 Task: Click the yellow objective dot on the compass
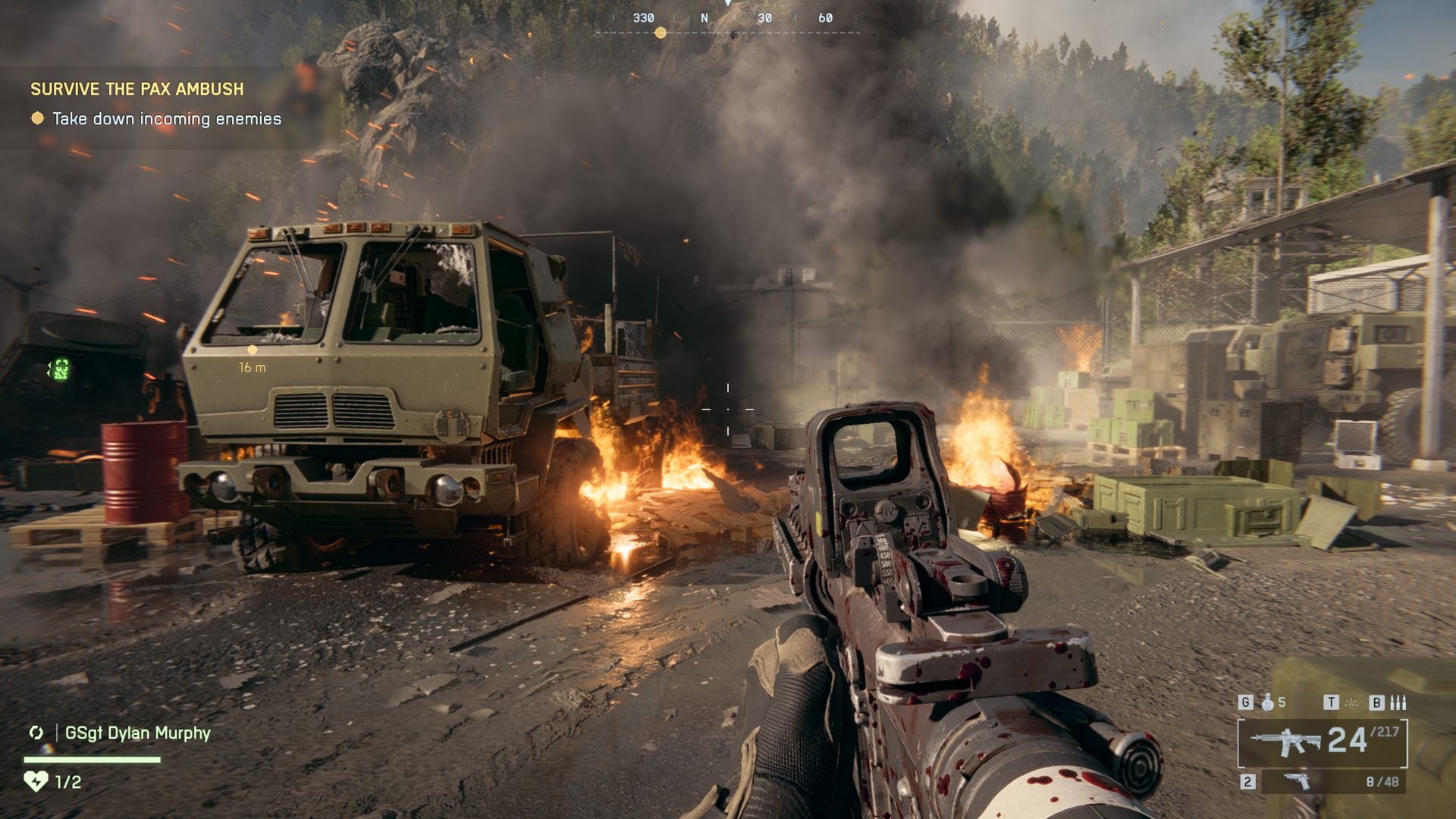pyautogui.click(x=661, y=33)
